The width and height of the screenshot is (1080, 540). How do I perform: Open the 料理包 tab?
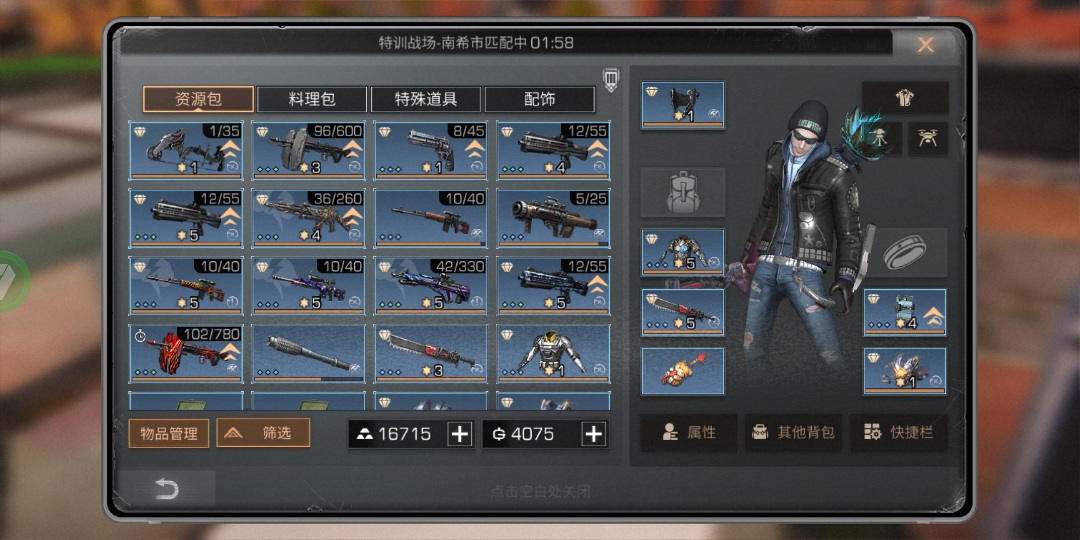(312, 99)
